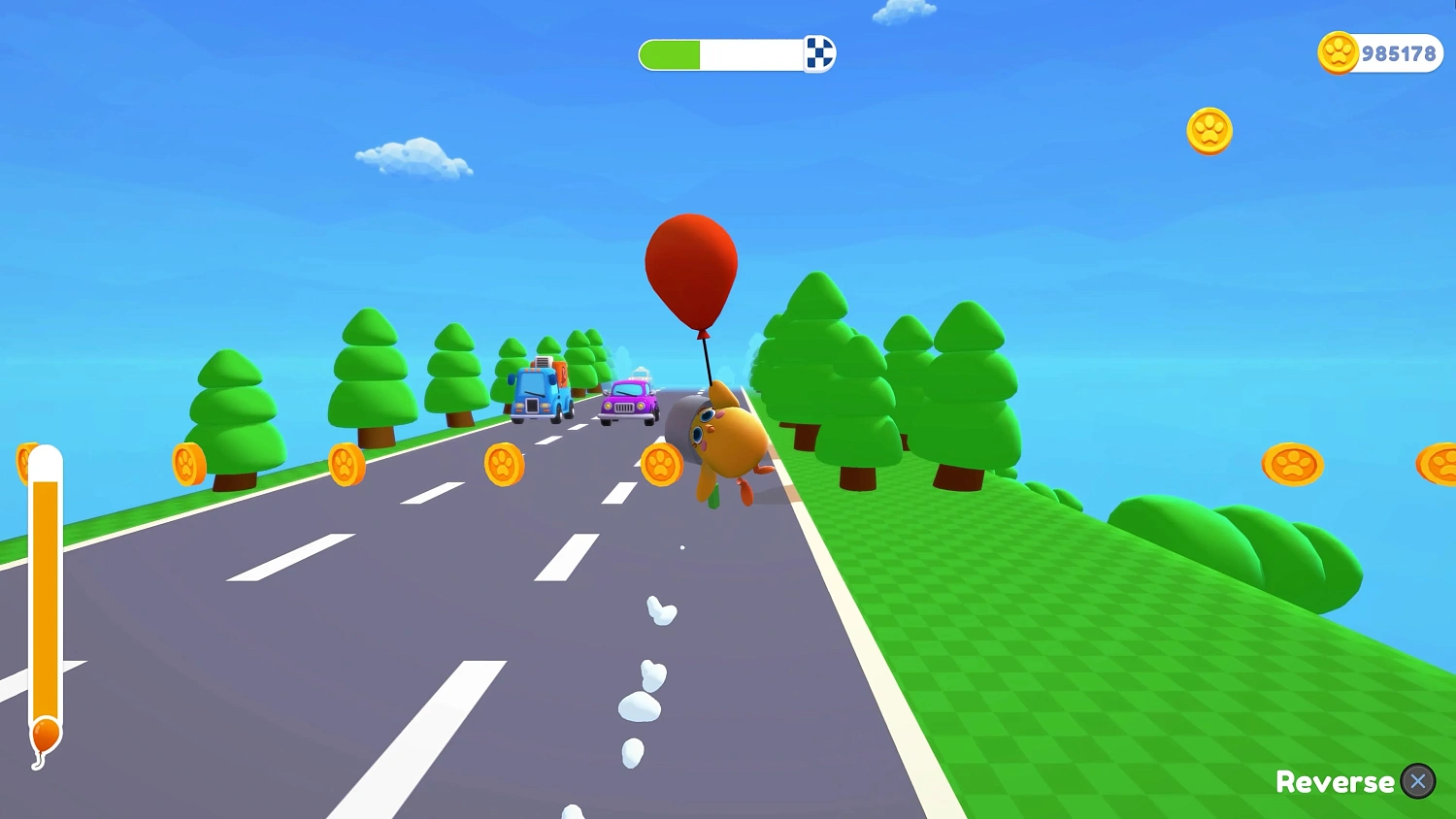Image resolution: width=1456 pixels, height=819 pixels.
Task: Click the checkered flag on the progress bar
Action: click(x=818, y=54)
